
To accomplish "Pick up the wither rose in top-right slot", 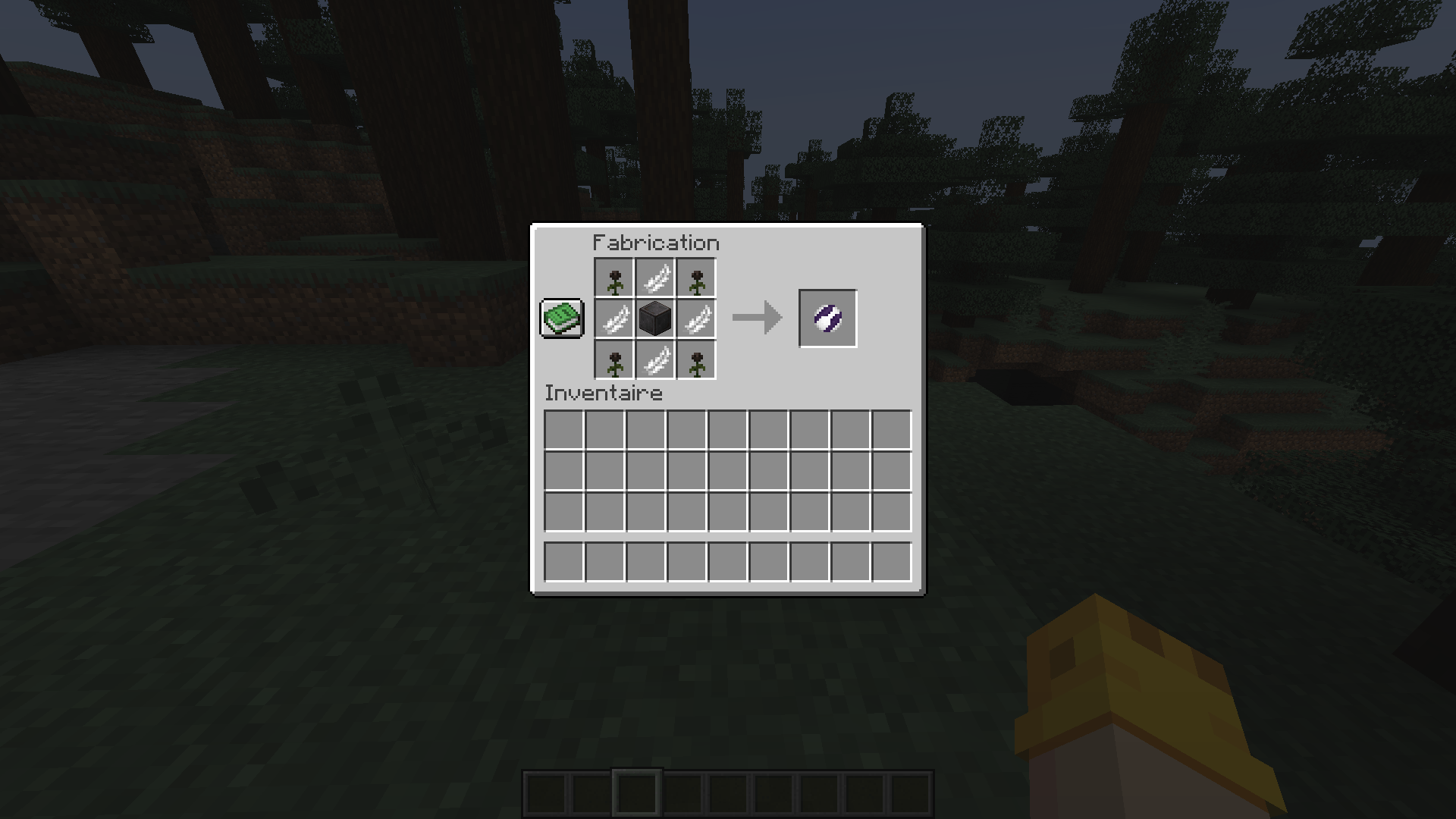I will click(x=695, y=277).
